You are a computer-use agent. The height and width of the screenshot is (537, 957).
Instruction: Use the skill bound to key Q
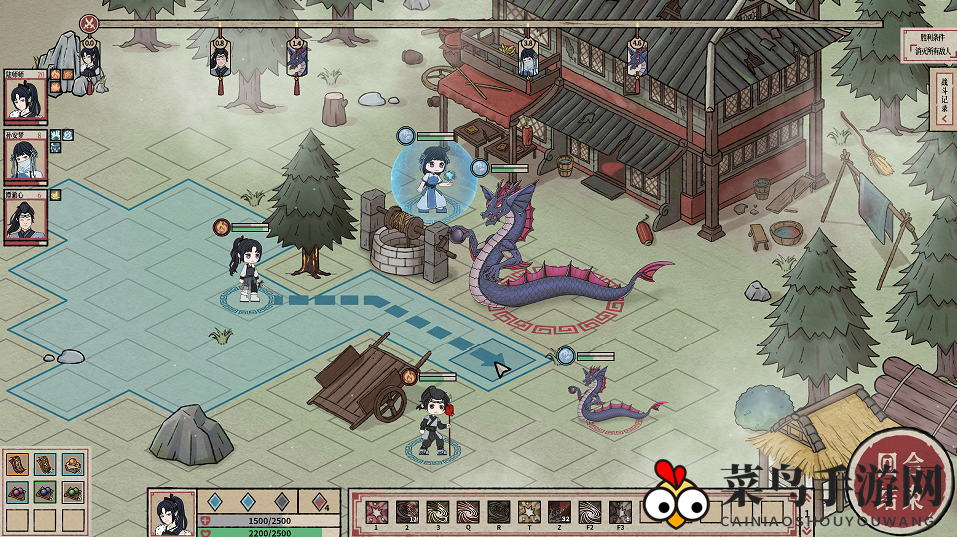tap(468, 512)
